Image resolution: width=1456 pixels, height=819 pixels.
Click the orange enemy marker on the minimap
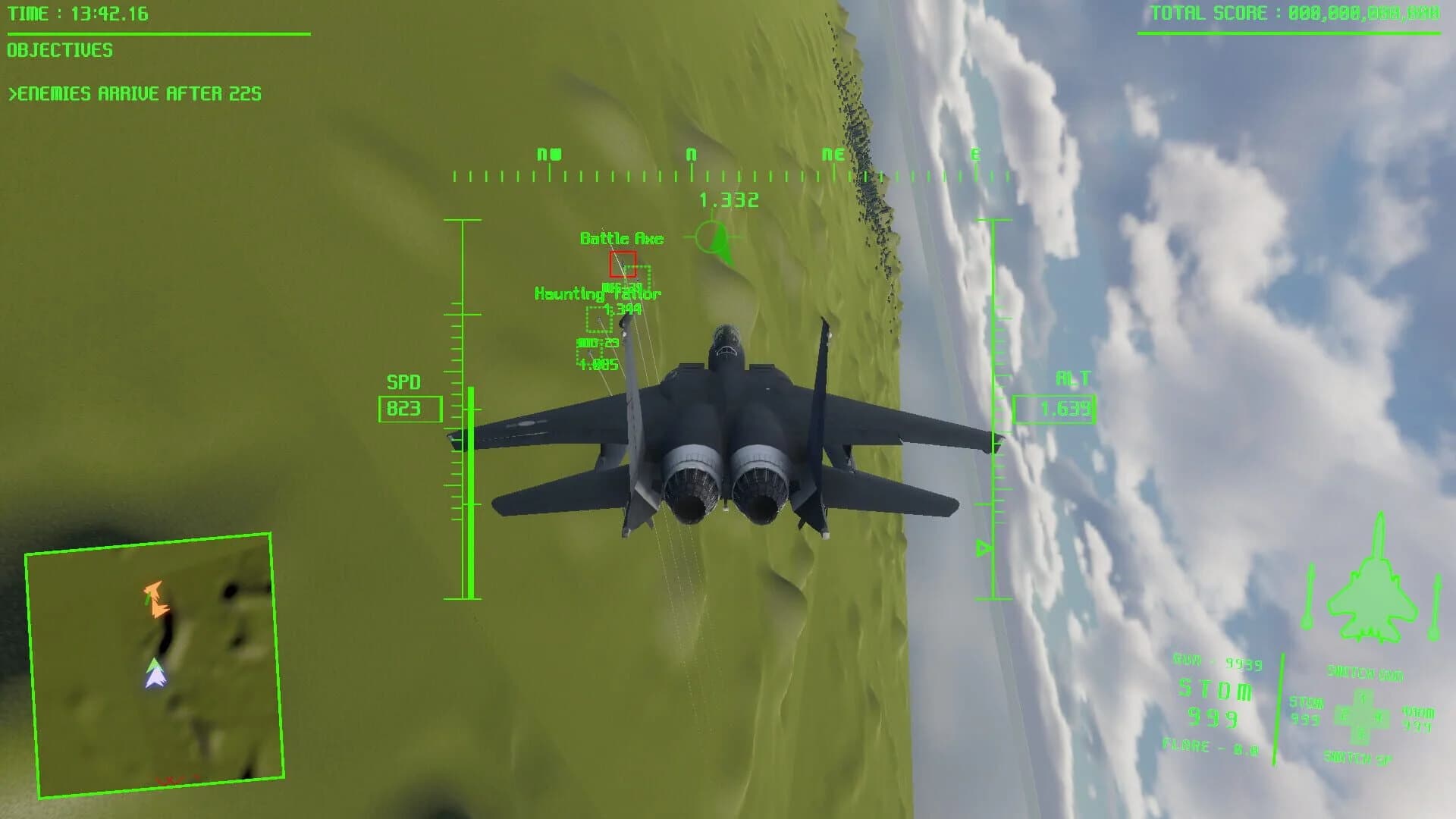point(155,599)
